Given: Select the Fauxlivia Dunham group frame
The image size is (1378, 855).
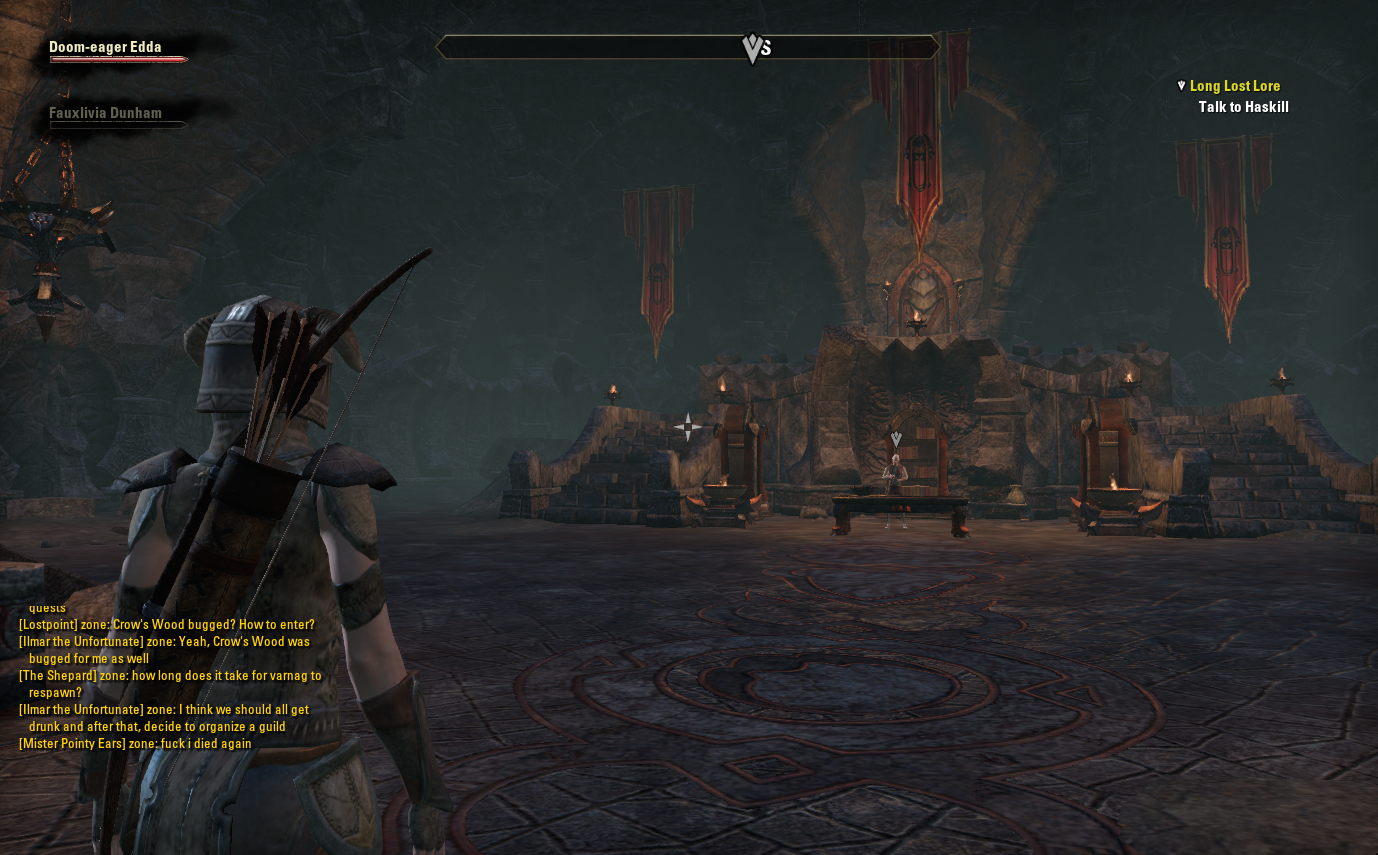Looking at the screenshot, I should (106, 114).
